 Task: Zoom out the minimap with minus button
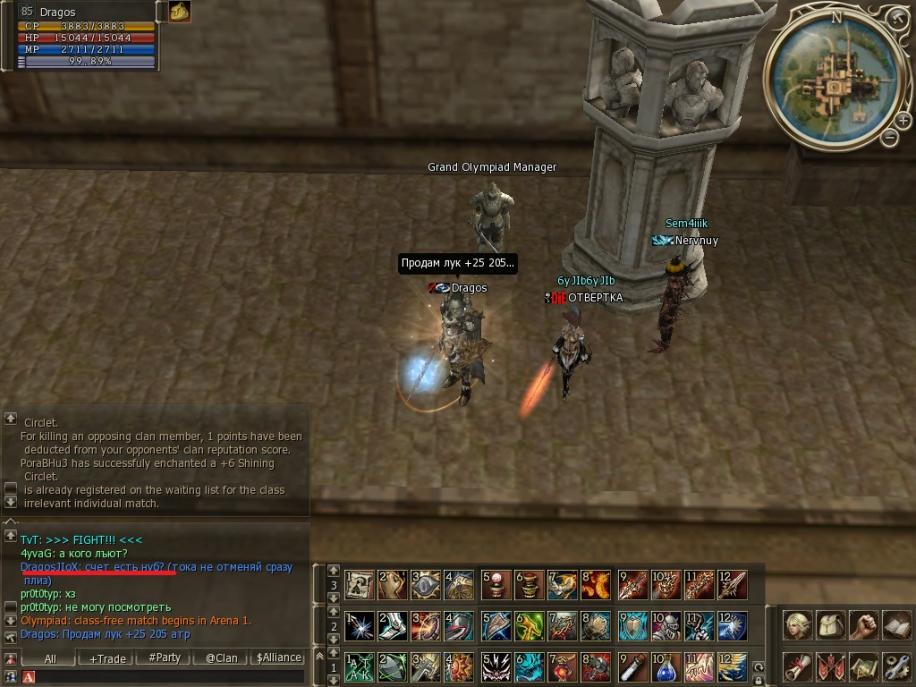pyautogui.click(x=889, y=138)
